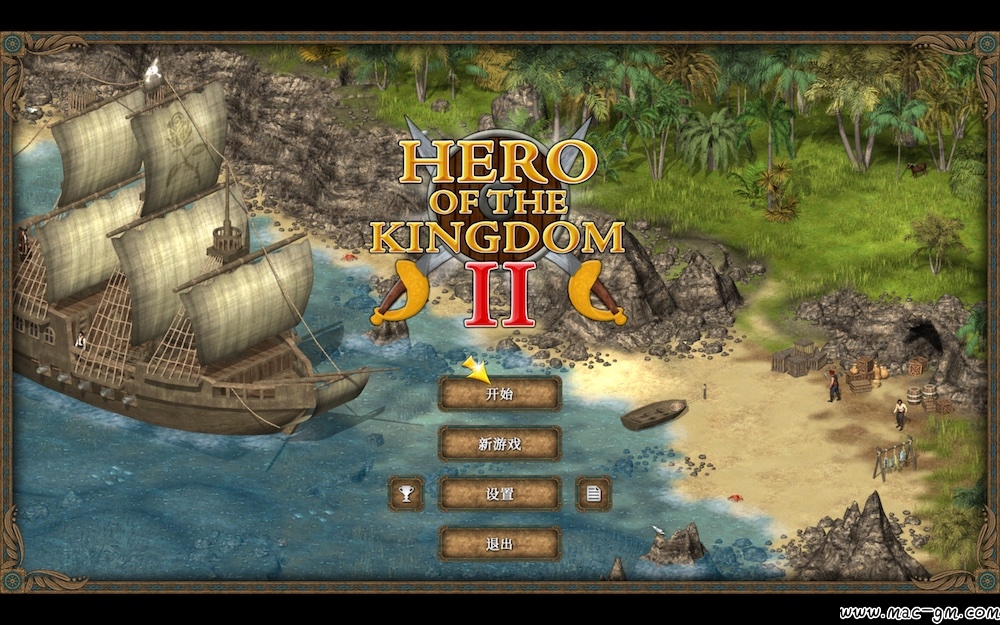1000x625 pixels.
Task: Show the credits document icon
Action: tap(593, 493)
